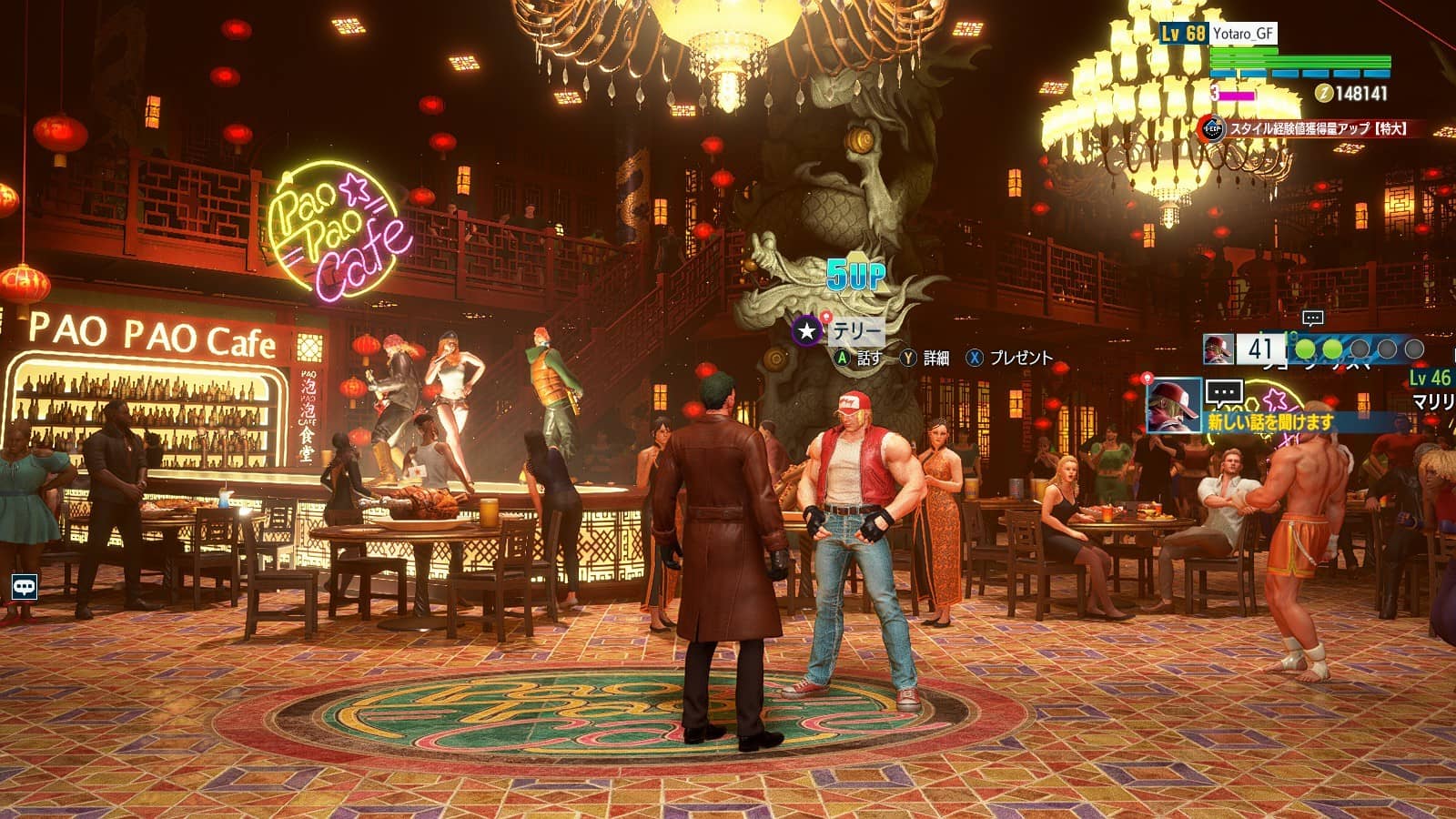
Task: Open the chat bubble icon at screen edge
Action: (x=24, y=587)
